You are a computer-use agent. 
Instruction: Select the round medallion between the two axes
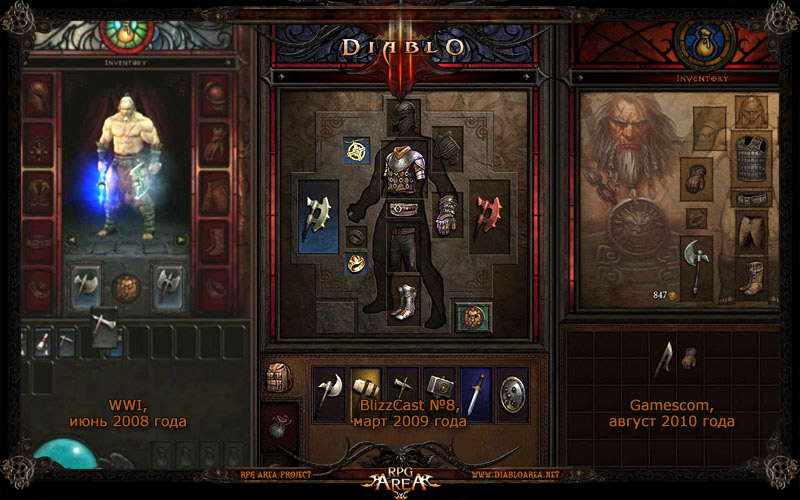coord(125,286)
